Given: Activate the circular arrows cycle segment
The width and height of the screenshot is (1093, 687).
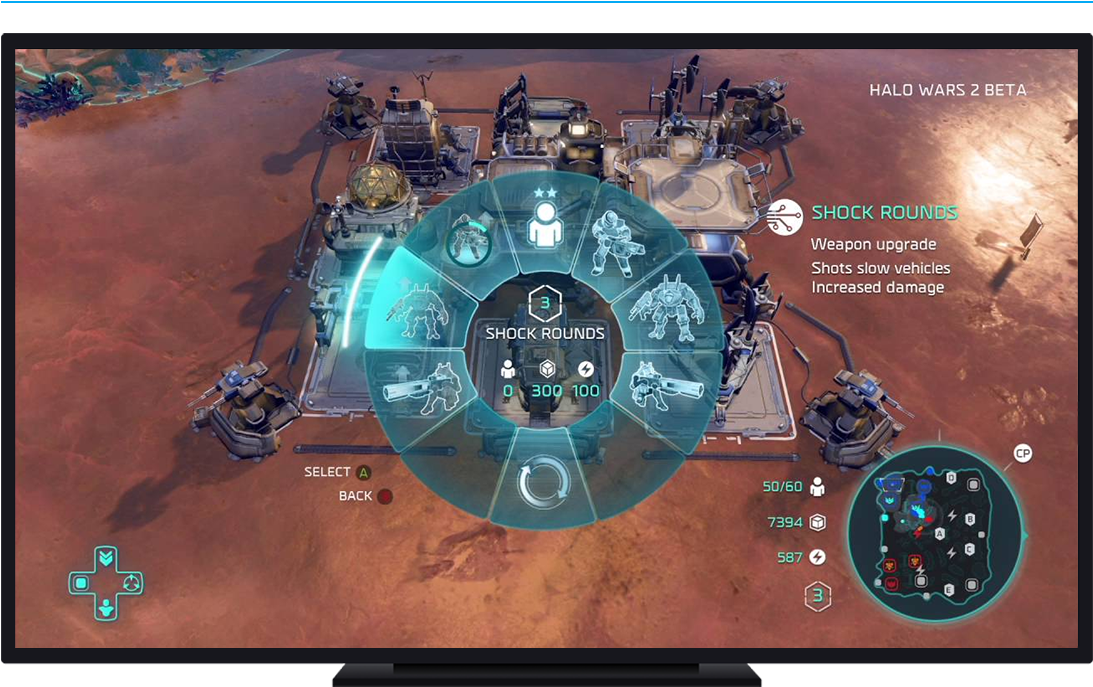Looking at the screenshot, I should pos(544,482).
